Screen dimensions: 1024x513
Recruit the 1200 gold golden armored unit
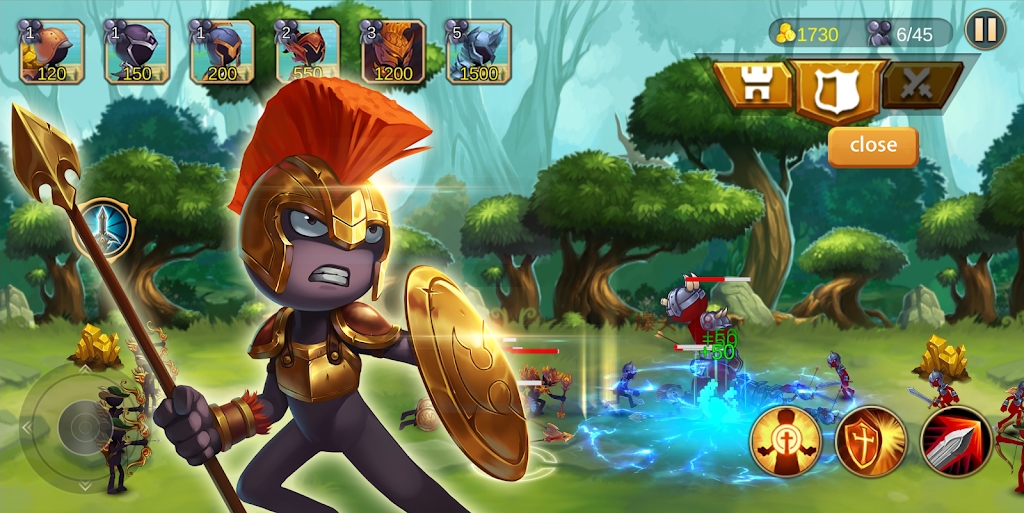tap(393, 51)
